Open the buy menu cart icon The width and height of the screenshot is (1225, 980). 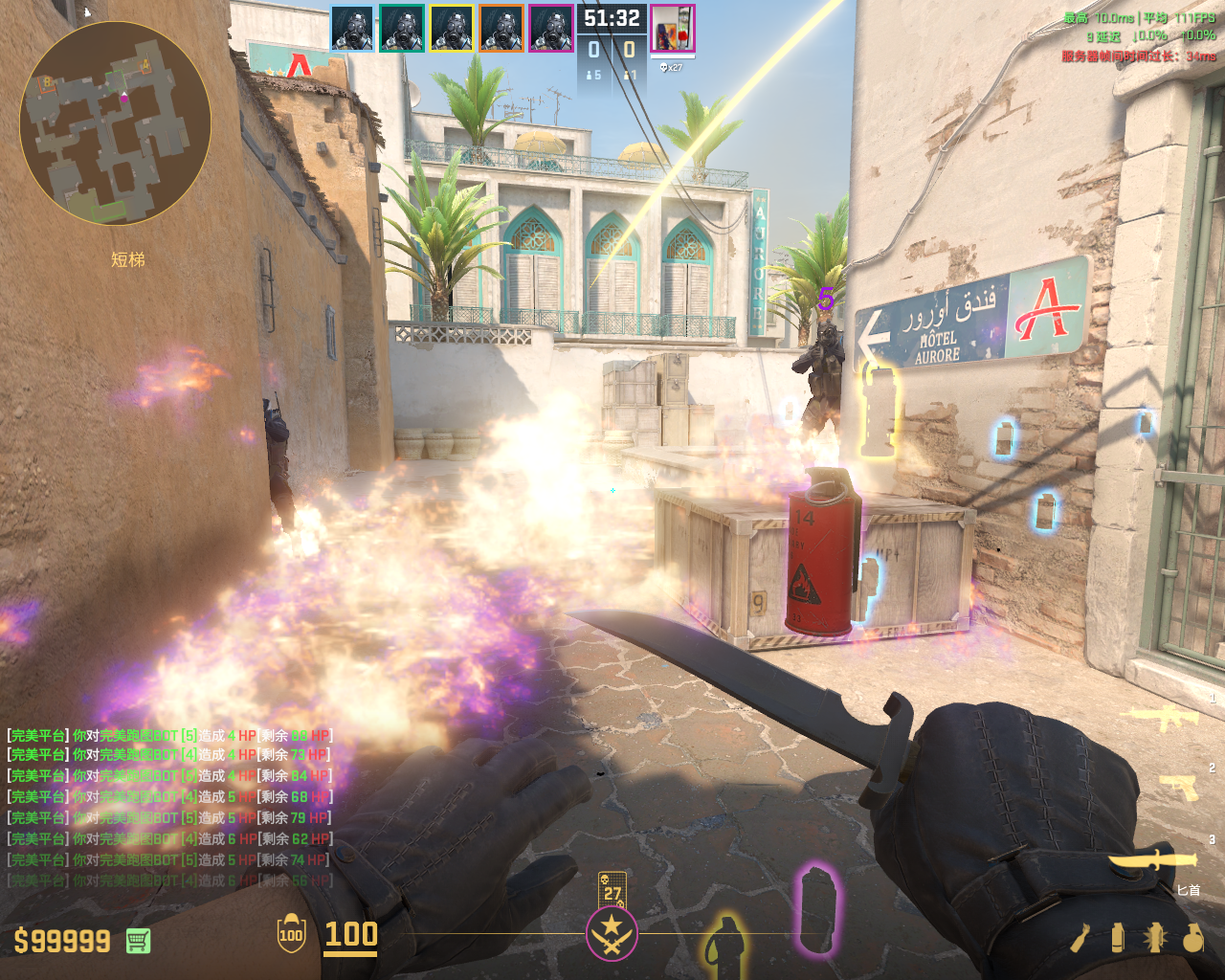point(139,941)
